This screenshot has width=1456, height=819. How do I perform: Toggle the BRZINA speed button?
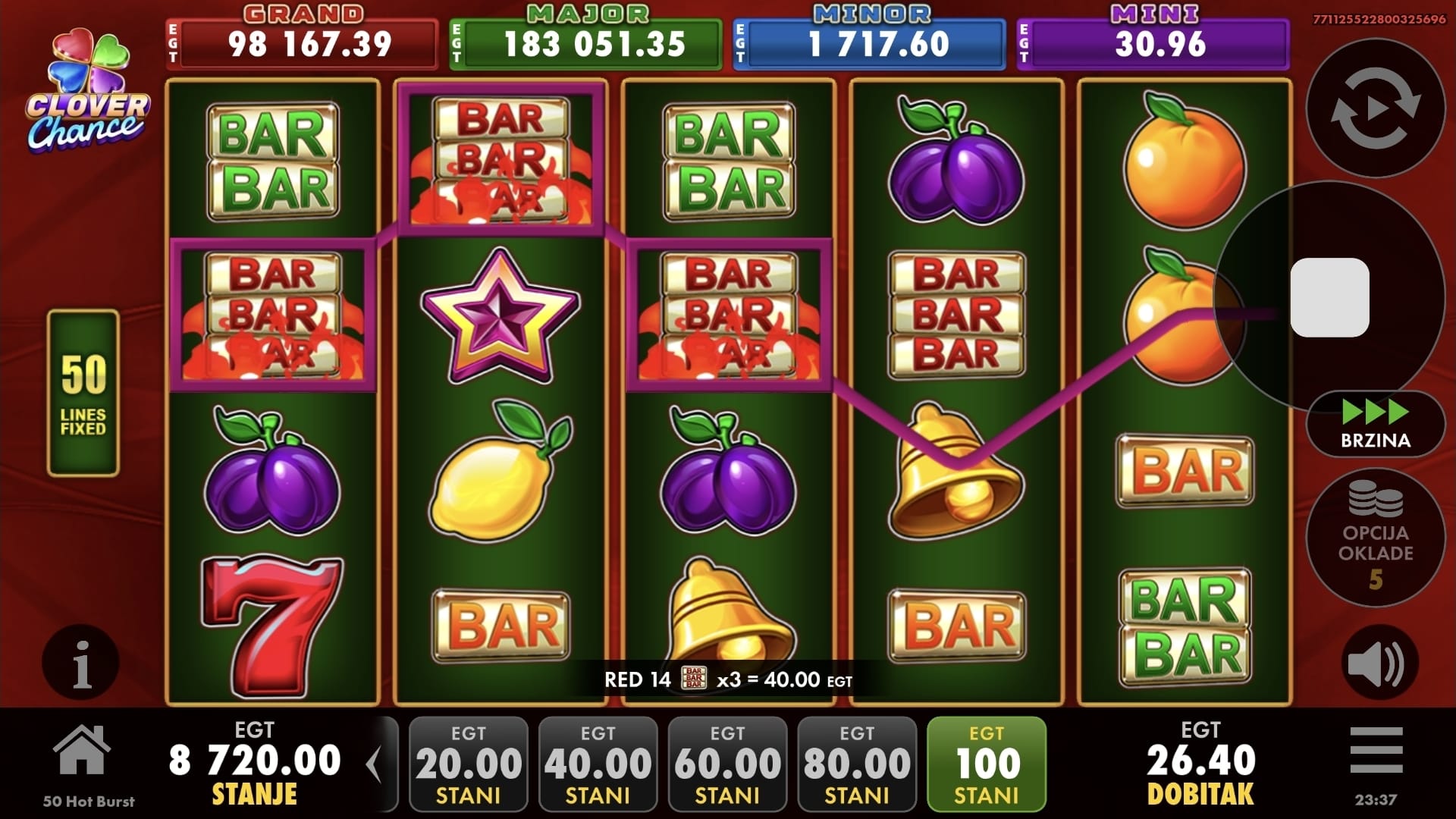pos(1375,424)
